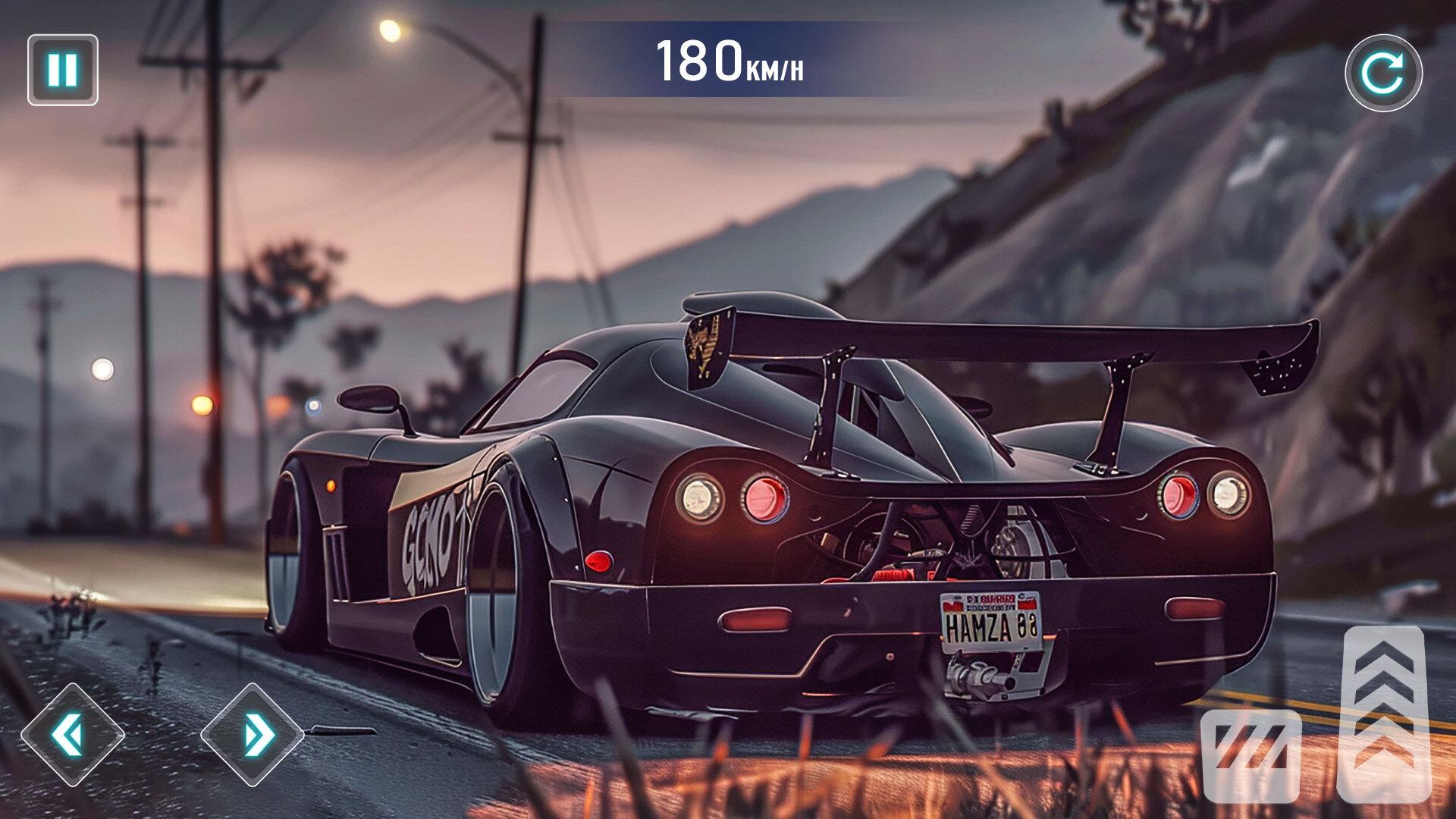Tap the brake pedal
1456x819 pixels.
(x=1250, y=755)
